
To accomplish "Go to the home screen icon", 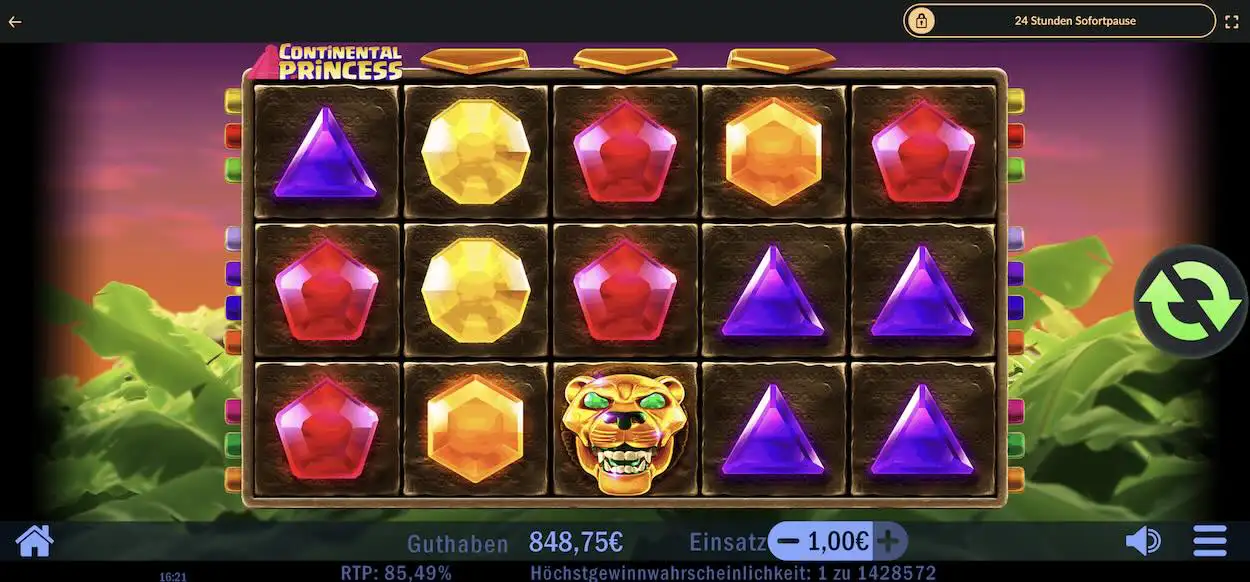I will pyautogui.click(x=34, y=541).
